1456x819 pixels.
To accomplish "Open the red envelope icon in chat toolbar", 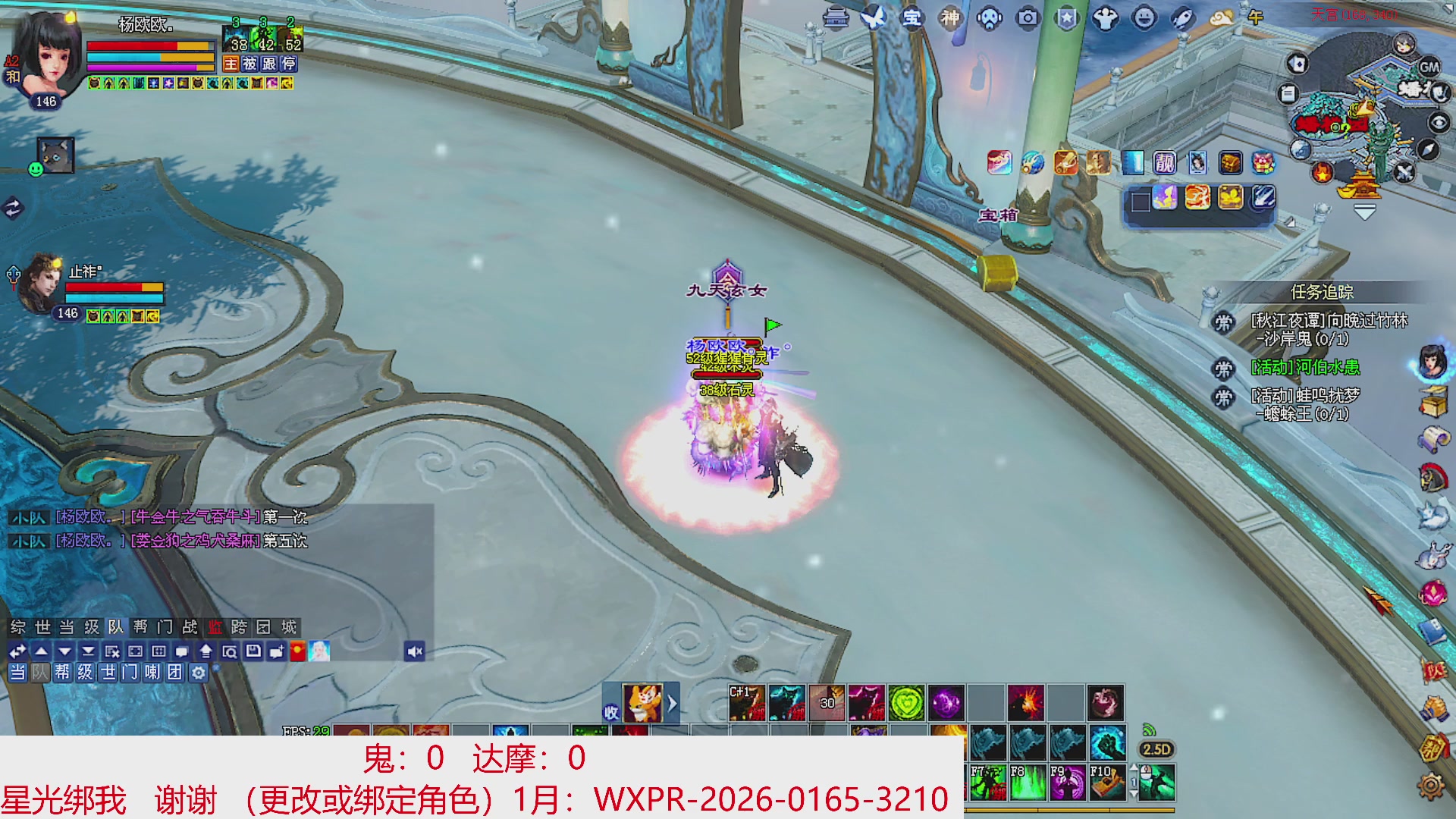I will tap(297, 651).
